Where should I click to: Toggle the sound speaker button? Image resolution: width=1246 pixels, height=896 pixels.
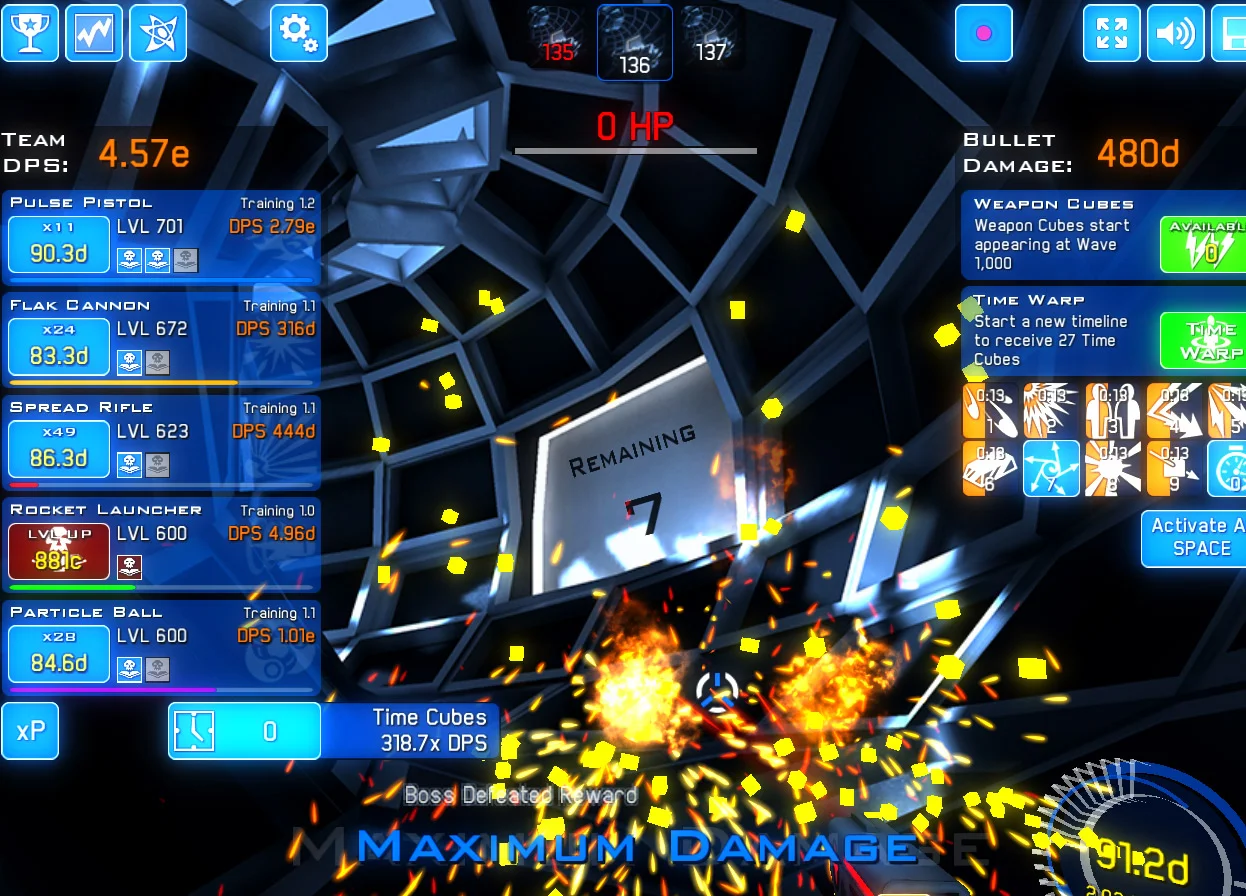click(1175, 33)
